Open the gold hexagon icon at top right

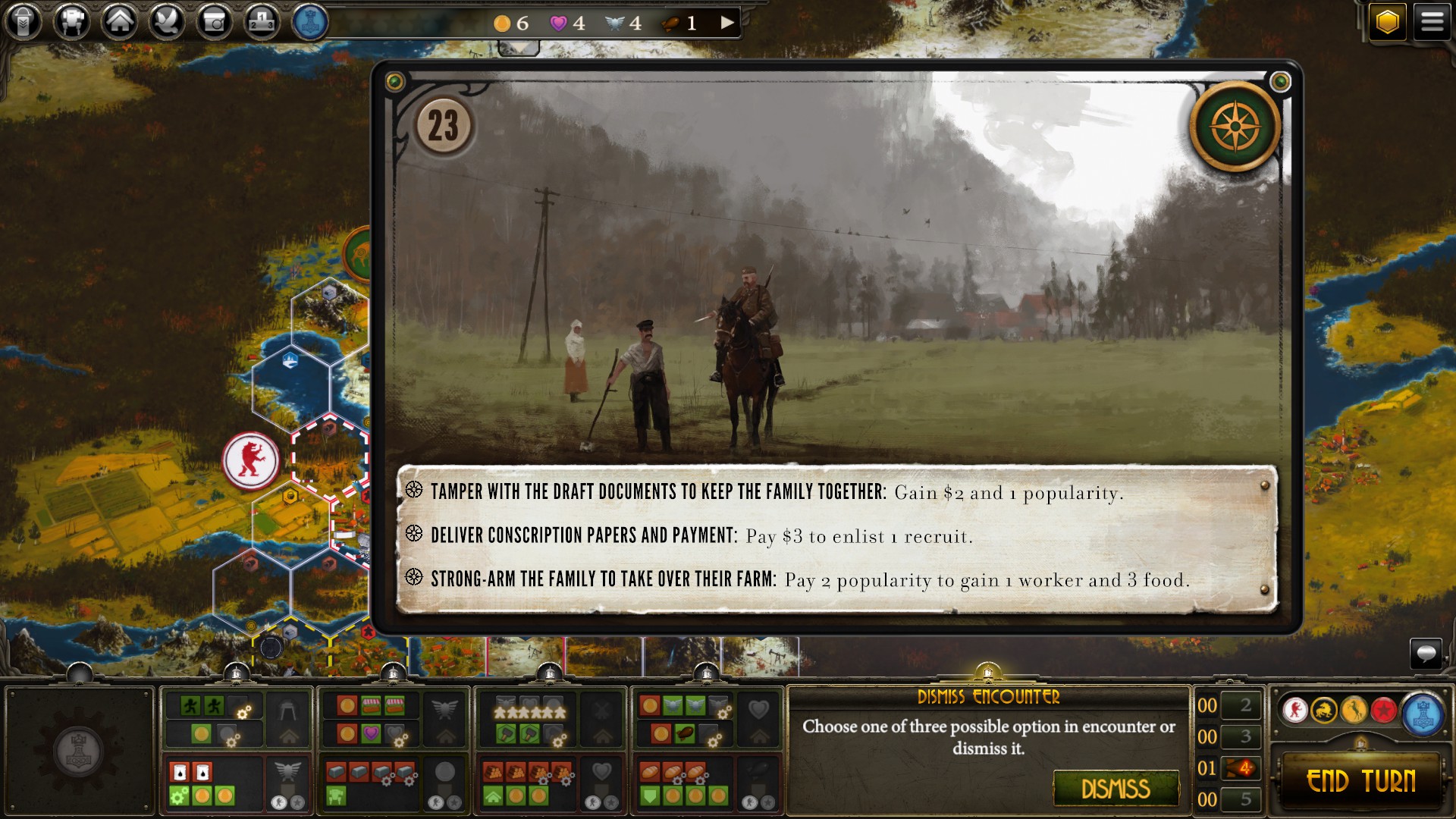point(1389,20)
